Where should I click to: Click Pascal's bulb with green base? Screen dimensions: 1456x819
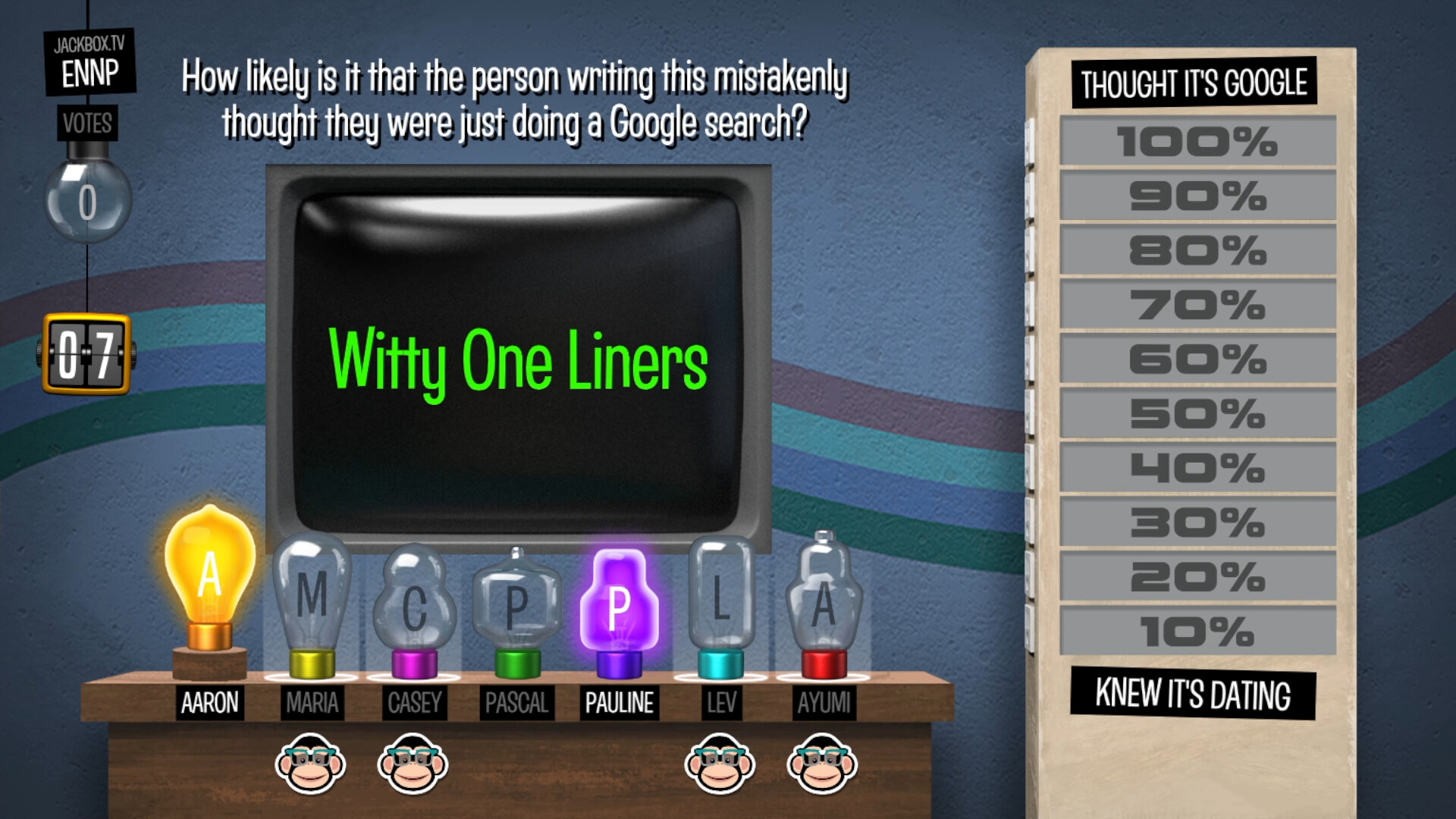click(516, 603)
